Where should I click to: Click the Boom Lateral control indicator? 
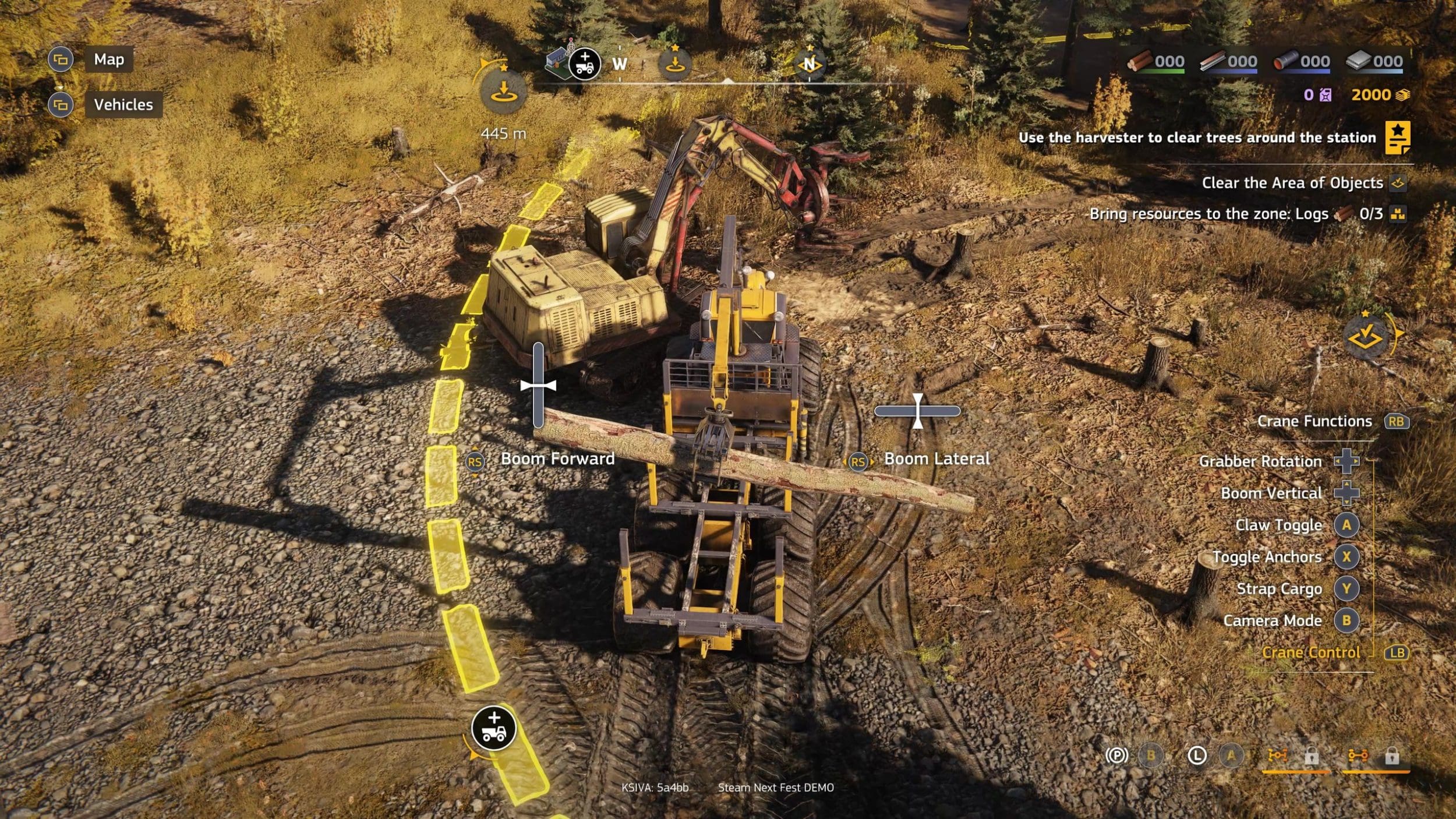point(936,459)
